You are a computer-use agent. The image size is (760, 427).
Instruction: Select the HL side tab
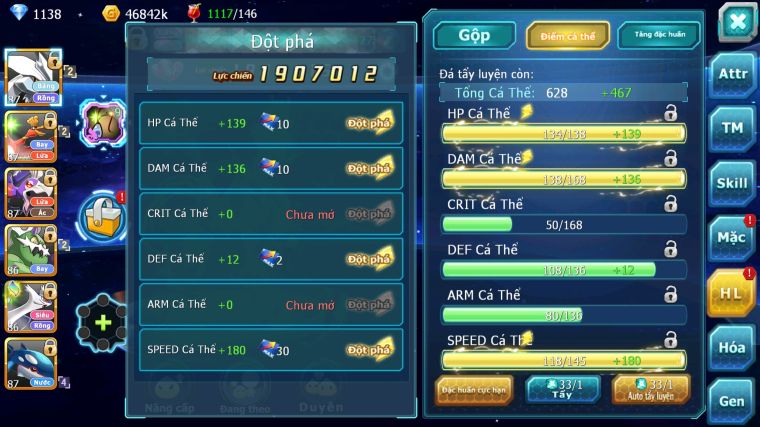point(731,293)
